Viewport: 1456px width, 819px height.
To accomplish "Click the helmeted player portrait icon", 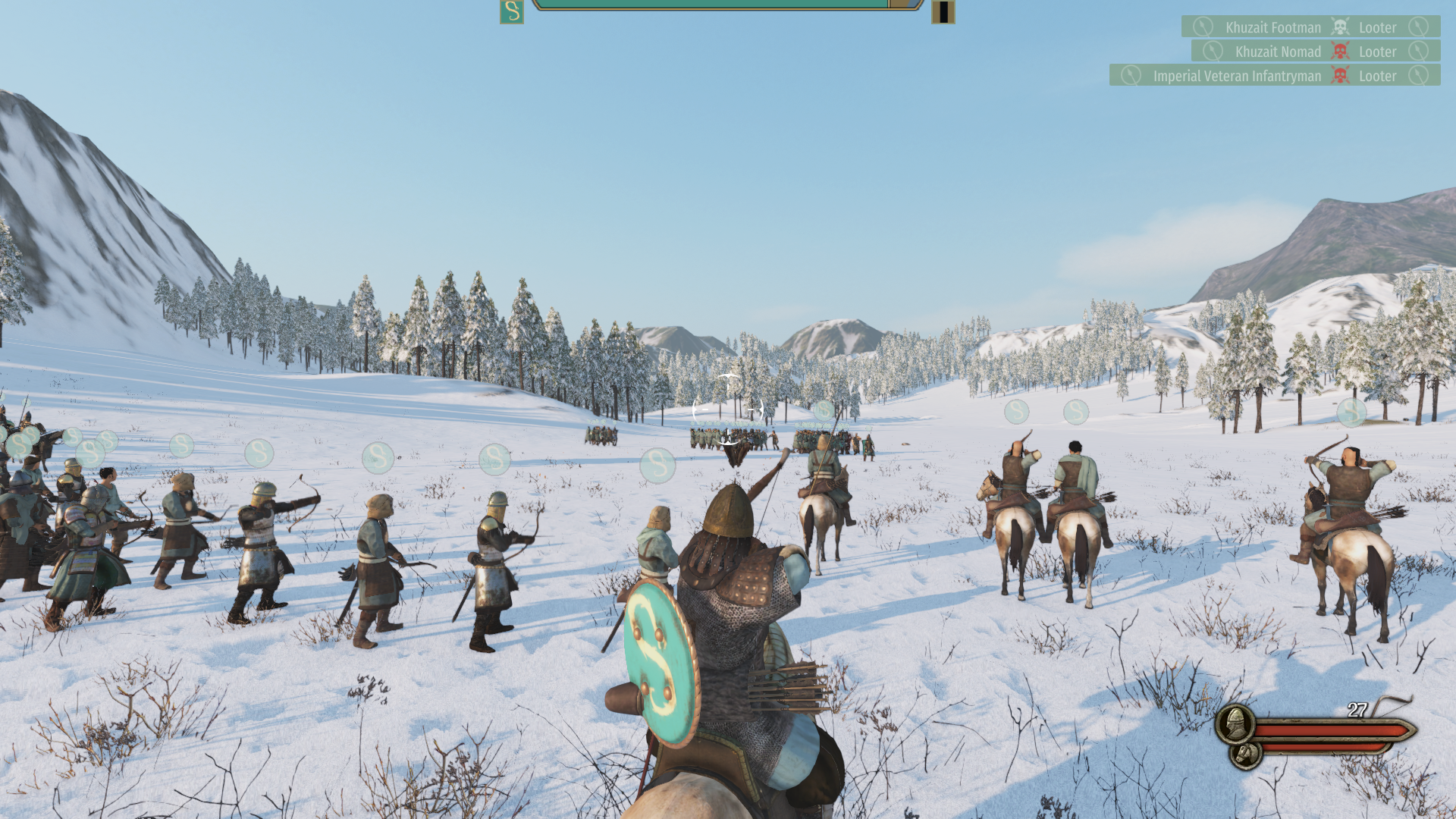I will tap(1235, 723).
